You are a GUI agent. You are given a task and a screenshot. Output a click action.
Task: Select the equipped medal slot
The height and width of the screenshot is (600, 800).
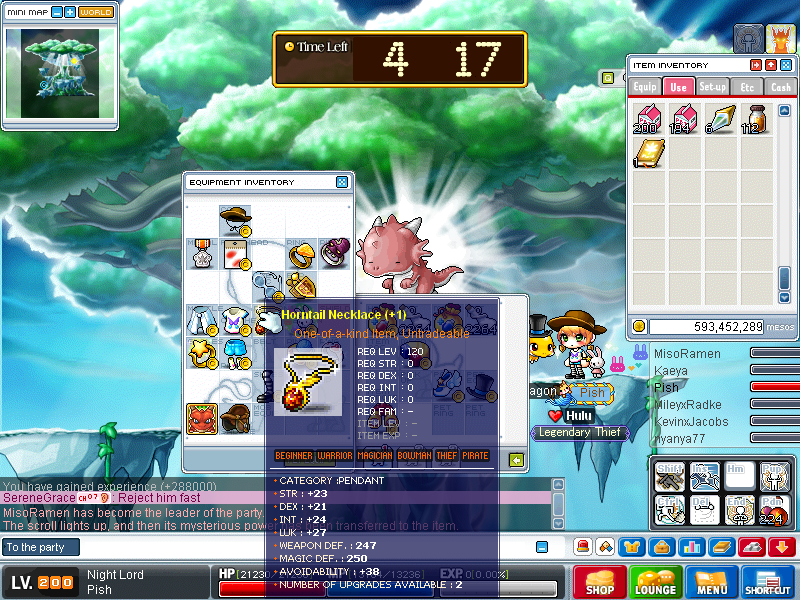click(202, 254)
